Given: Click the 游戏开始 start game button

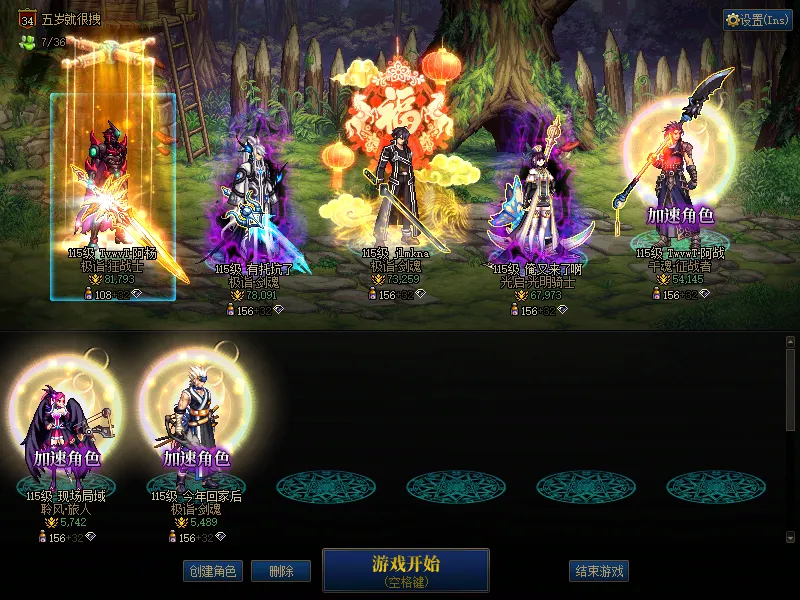Looking at the screenshot, I should pyautogui.click(x=405, y=569).
